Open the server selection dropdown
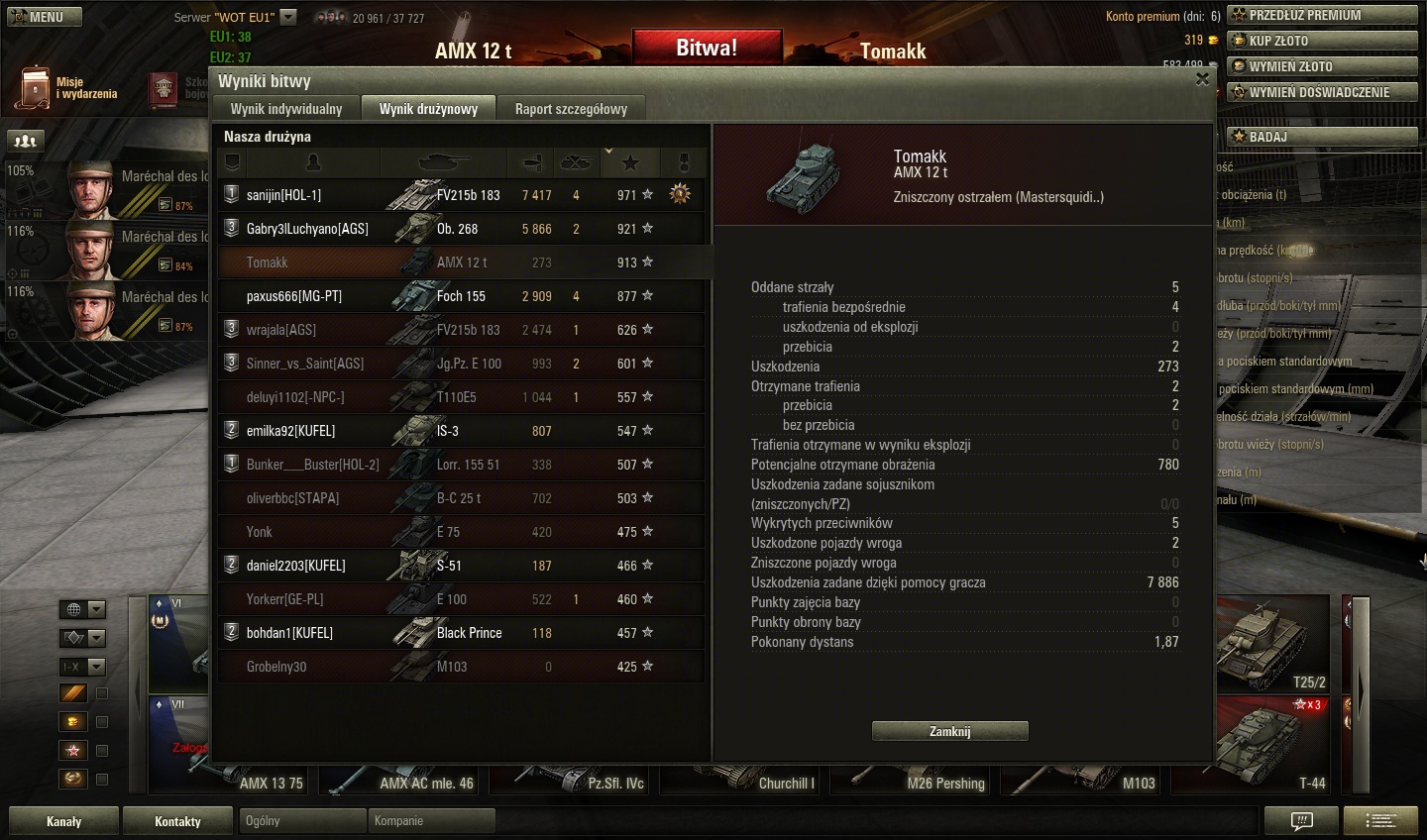This screenshot has height=840, width=1427. 288,17
